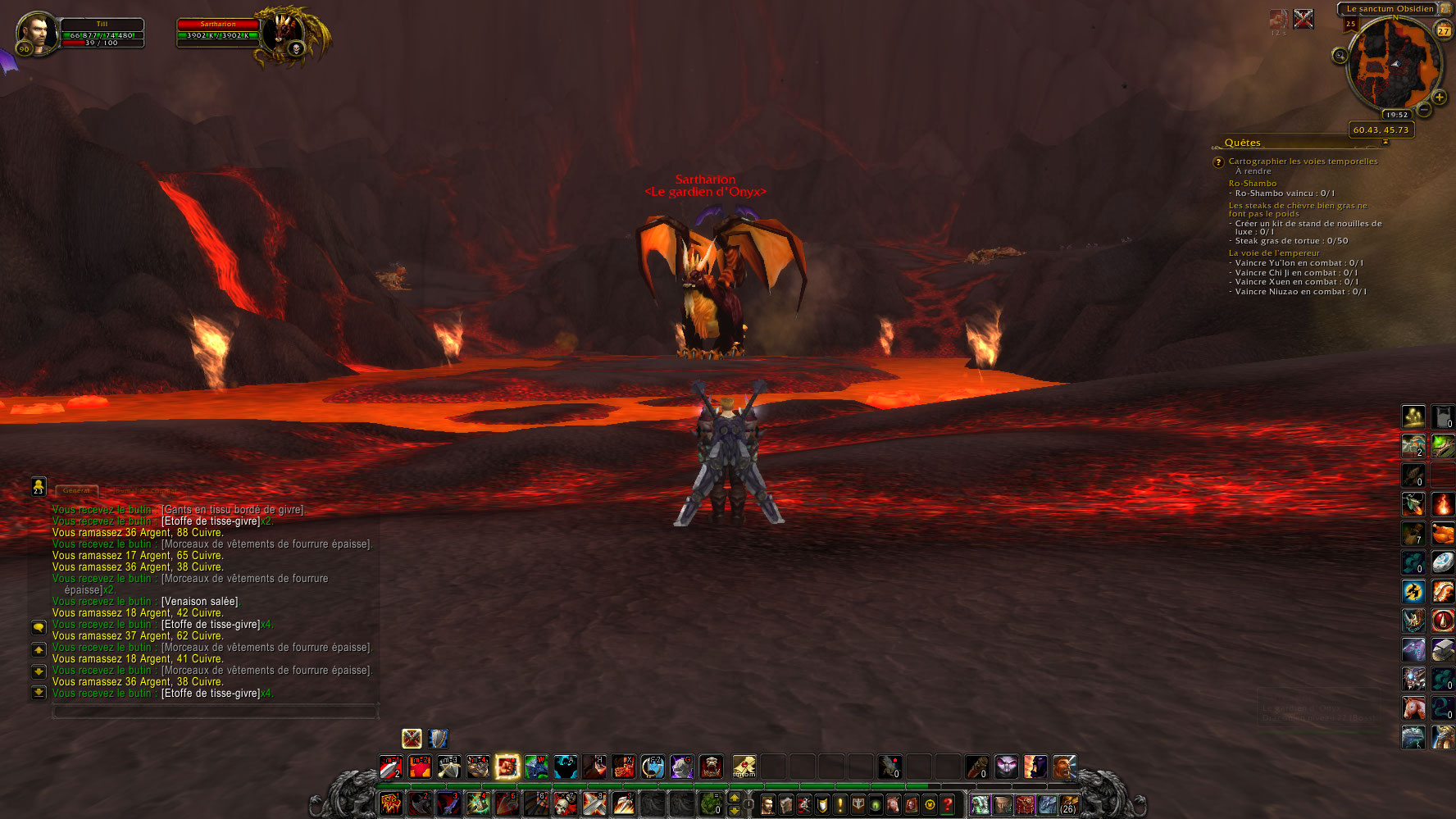
Task: Click the player portrait of Till
Action: pyautogui.click(x=37, y=33)
